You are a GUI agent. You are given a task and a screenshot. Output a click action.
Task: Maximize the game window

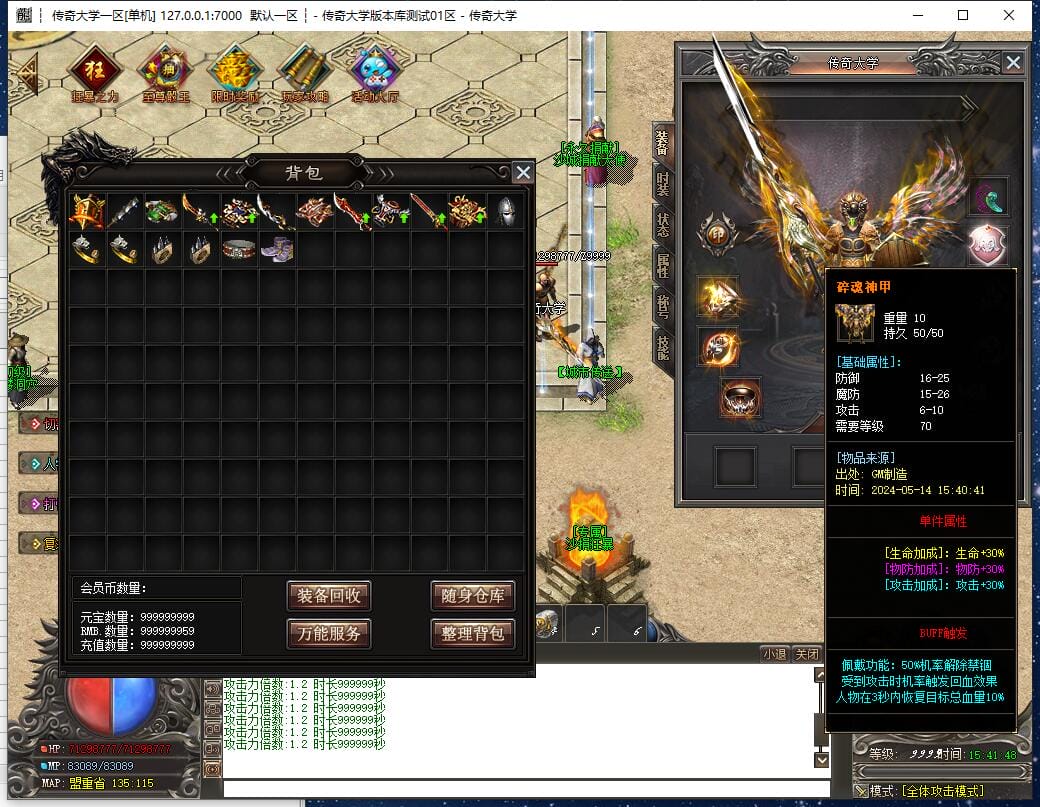(x=963, y=15)
